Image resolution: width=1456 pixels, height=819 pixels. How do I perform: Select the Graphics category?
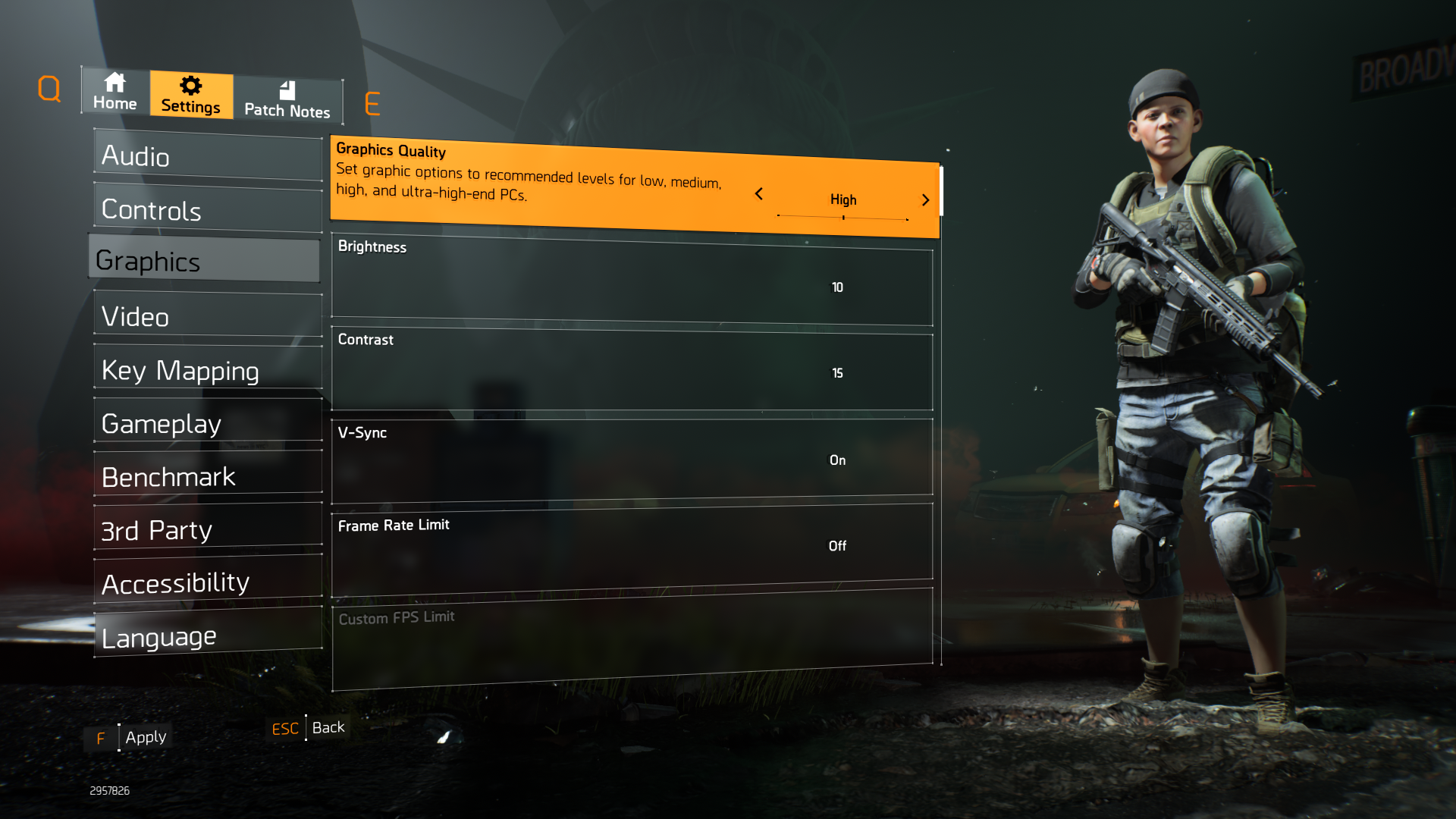pyautogui.click(x=205, y=261)
